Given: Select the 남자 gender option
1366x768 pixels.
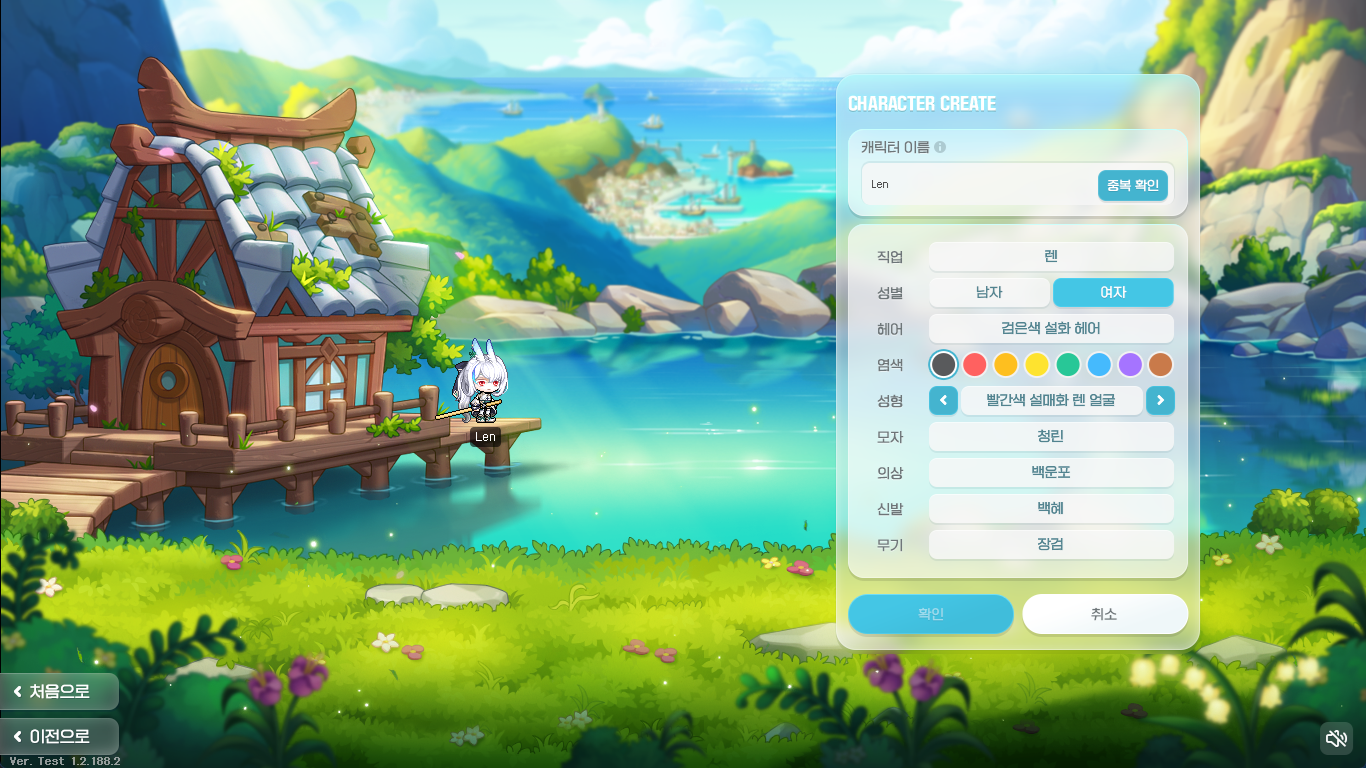Looking at the screenshot, I should [x=989, y=292].
